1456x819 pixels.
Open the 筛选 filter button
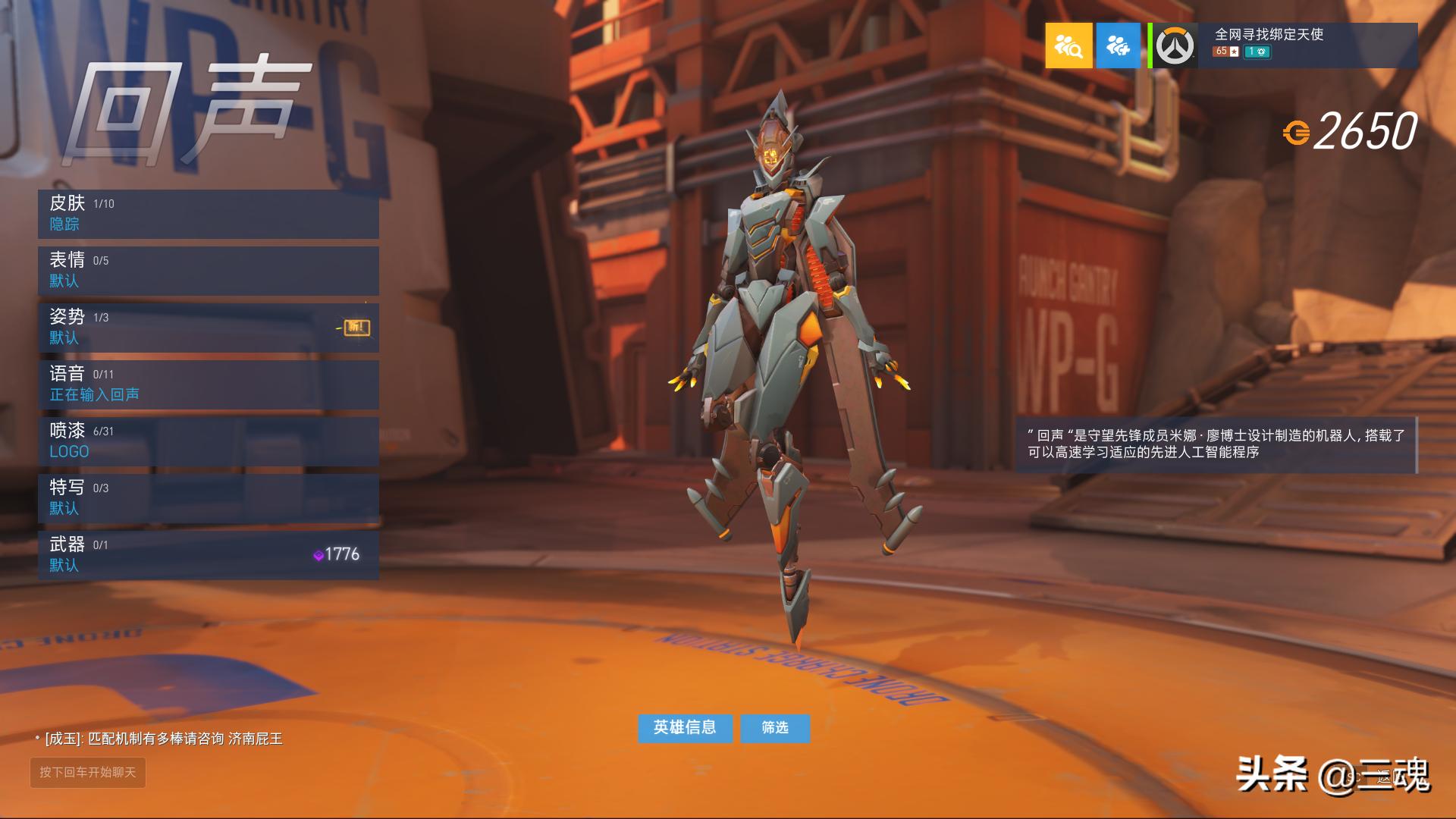(x=775, y=728)
